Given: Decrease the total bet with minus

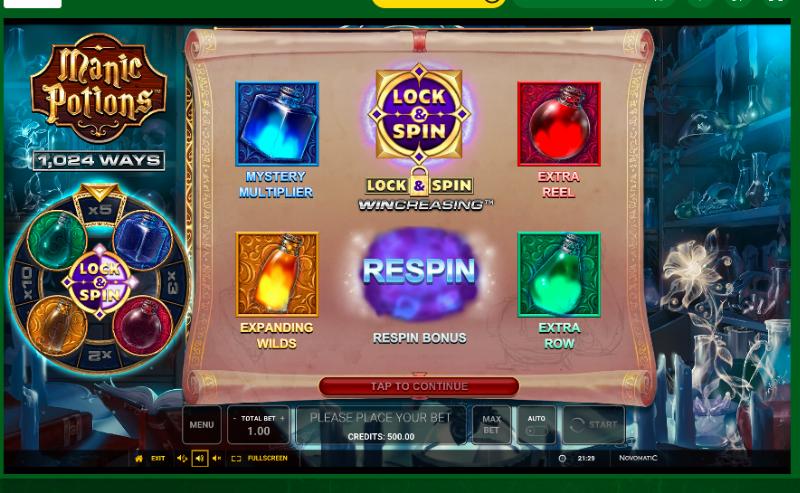Looking at the screenshot, I should [235, 419].
